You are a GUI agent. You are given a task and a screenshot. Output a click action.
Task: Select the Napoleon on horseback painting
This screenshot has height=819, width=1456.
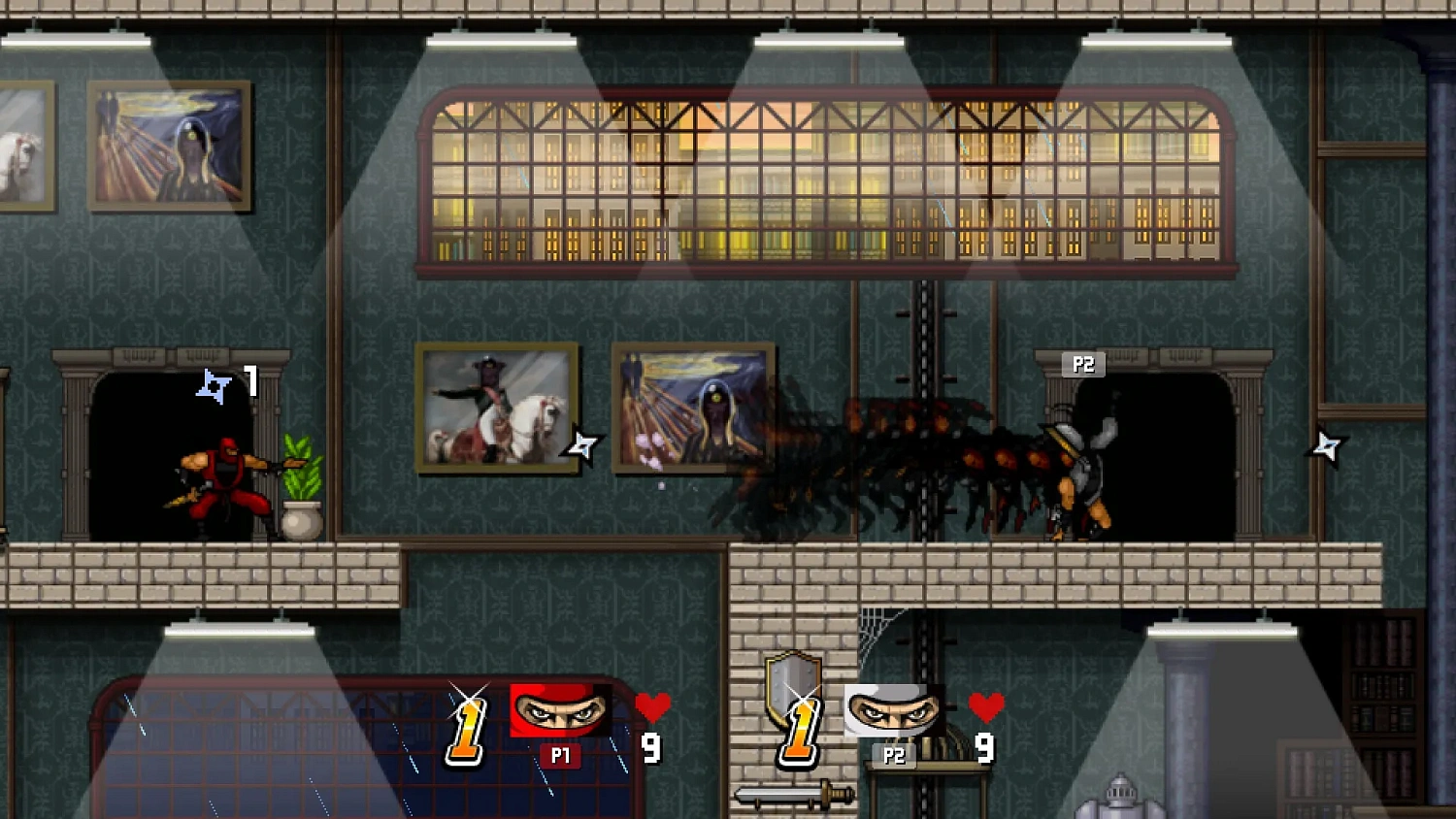pyautogui.click(x=500, y=407)
